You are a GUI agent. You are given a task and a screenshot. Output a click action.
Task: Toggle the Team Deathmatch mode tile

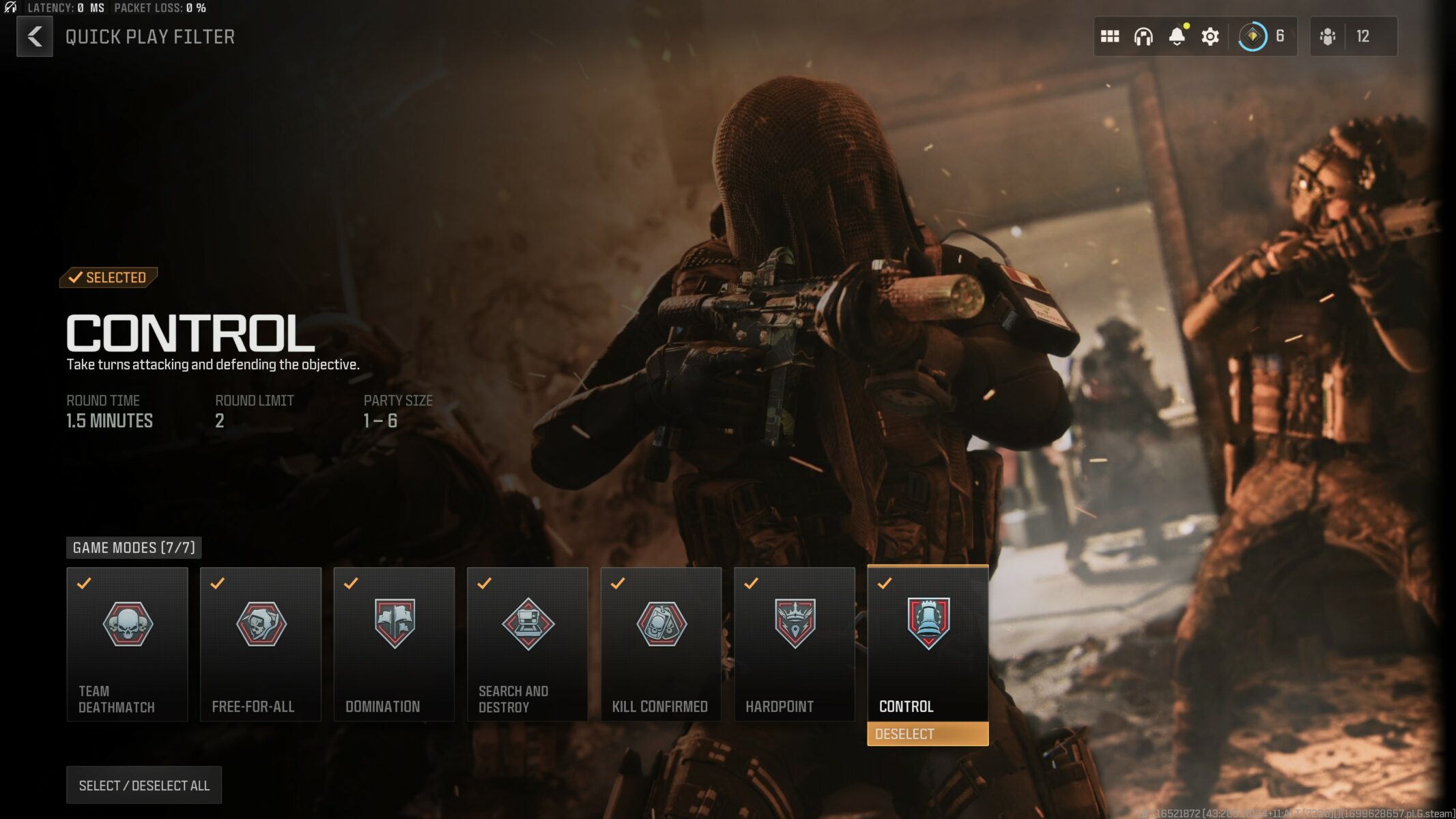(x=128, y=644)
